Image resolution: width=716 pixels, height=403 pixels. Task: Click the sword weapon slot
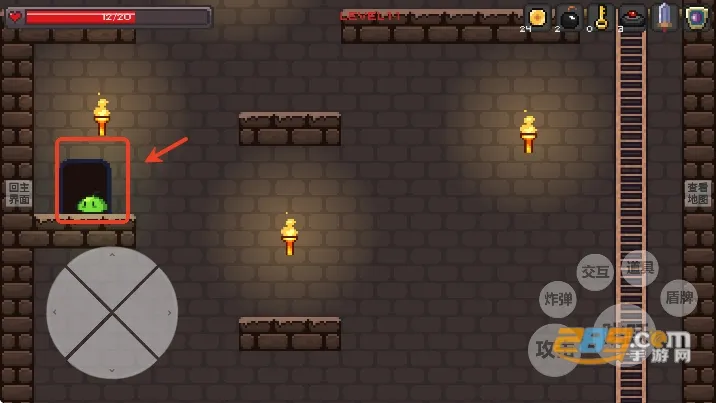click(x=665, y=17)
